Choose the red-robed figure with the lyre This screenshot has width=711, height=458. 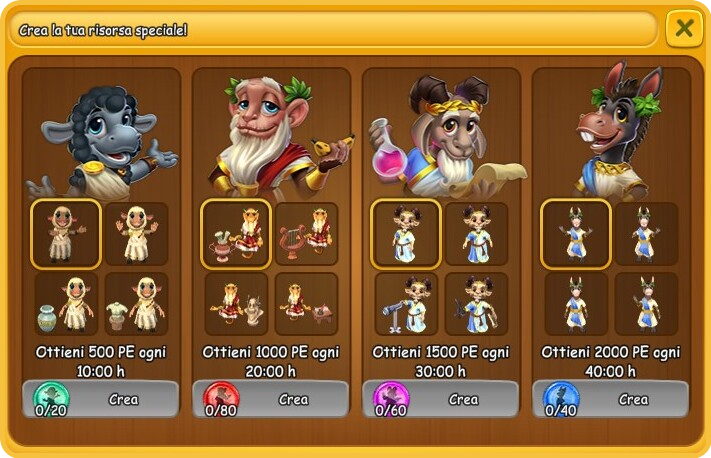point(306,234)
